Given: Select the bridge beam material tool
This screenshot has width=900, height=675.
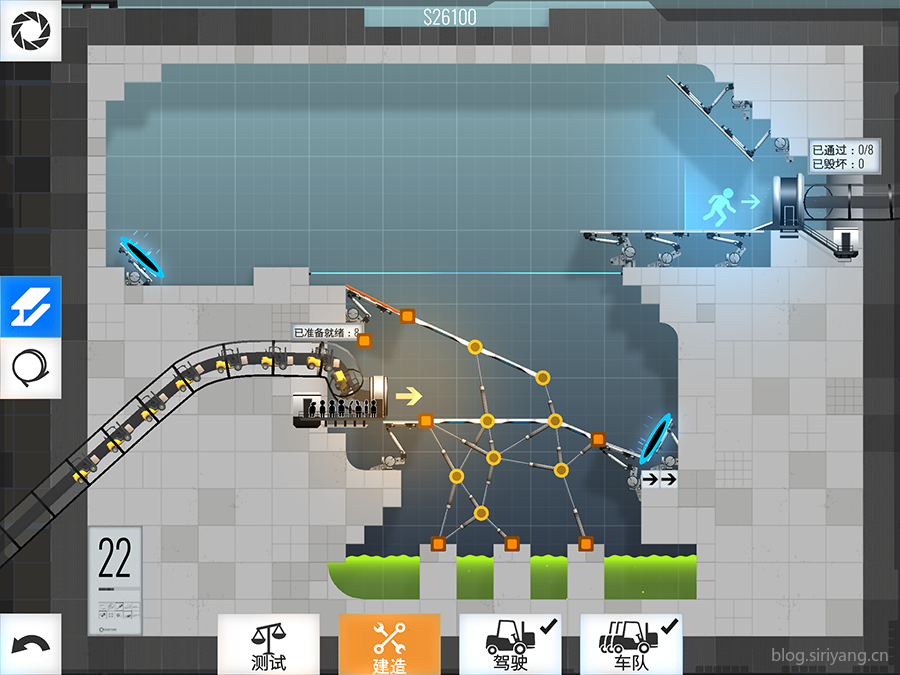Looking at the screenshot, I should (x=30, y=307).
